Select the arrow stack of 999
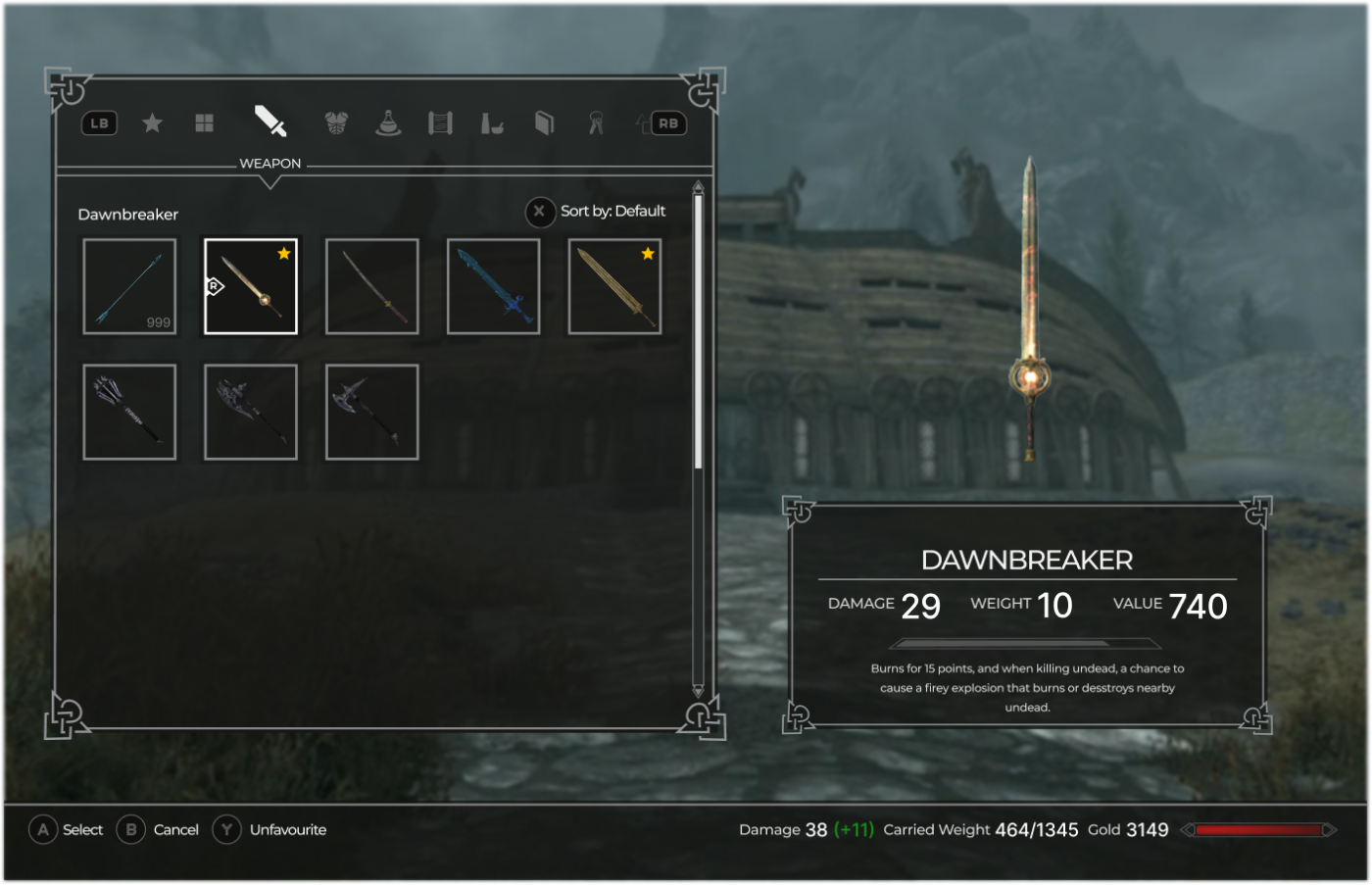Image resolution: width=1372 pixels, height=885 pixels. point(129,286)
